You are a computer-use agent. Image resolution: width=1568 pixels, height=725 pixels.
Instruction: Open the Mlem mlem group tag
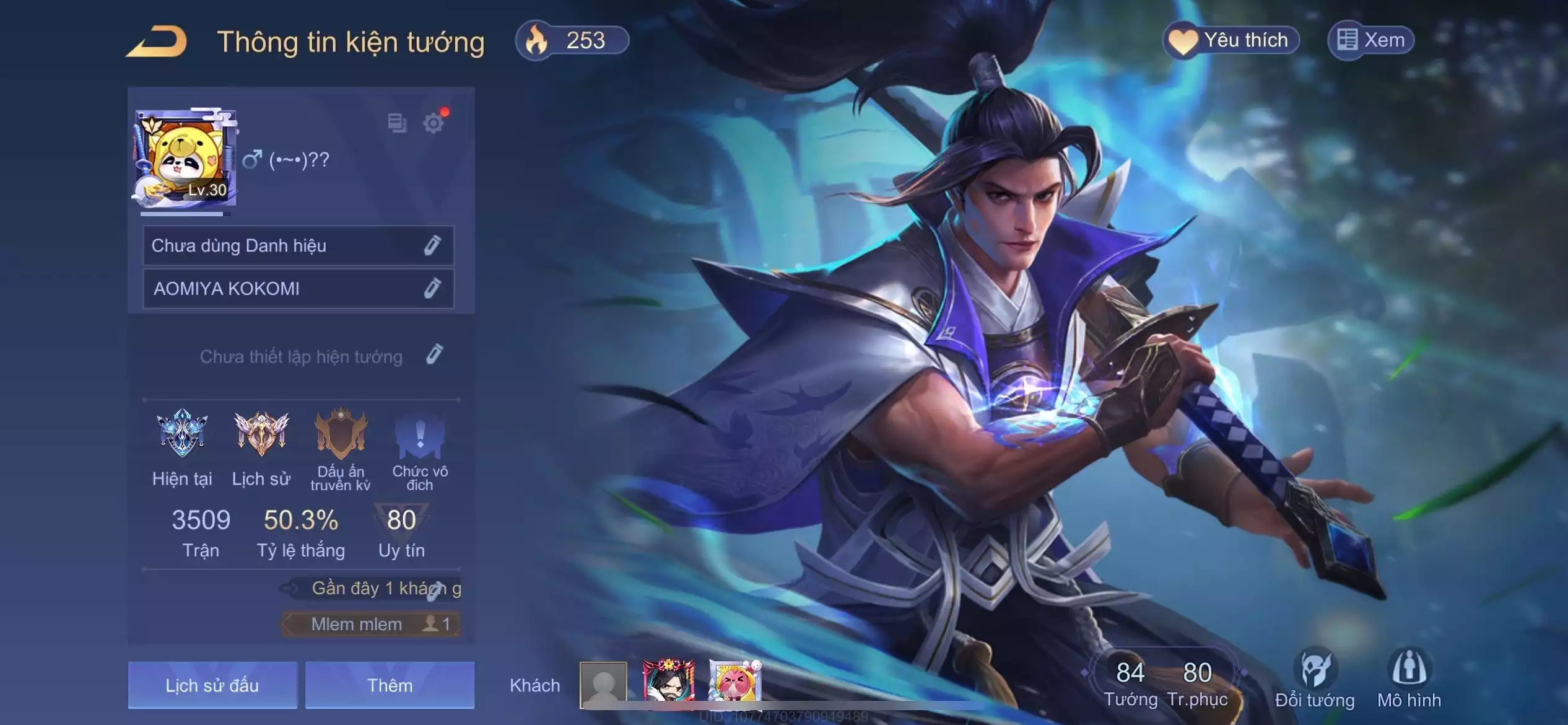pyautogui.click(x=371, y=624)
